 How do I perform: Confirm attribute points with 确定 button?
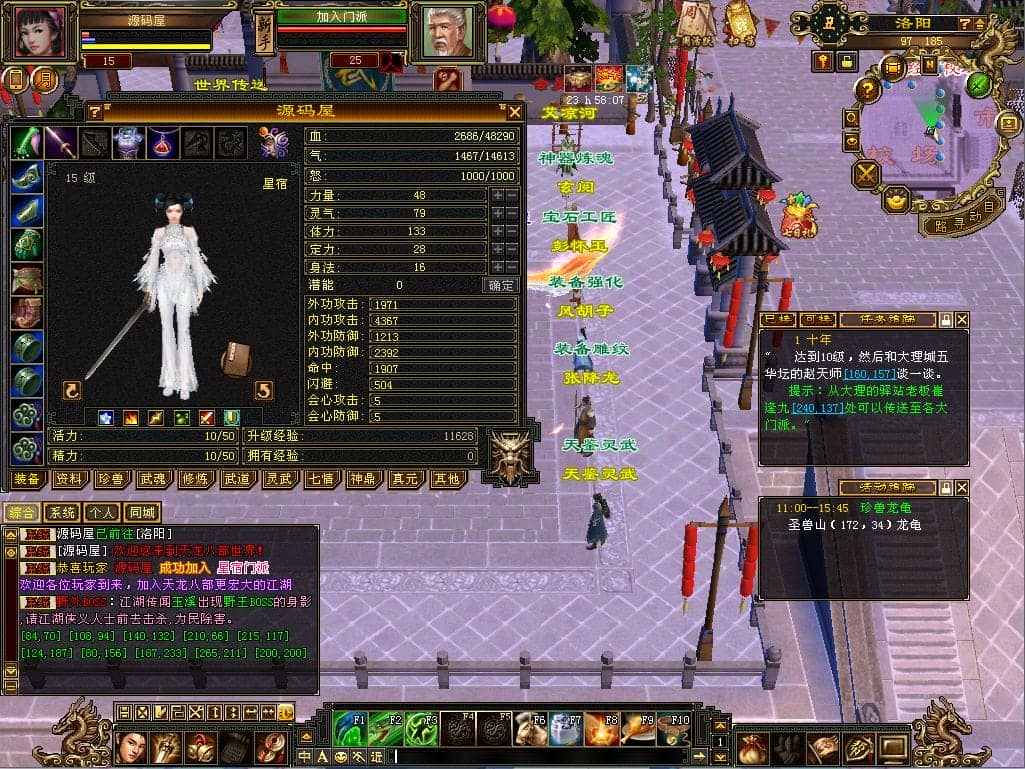(x=502, y=285)
